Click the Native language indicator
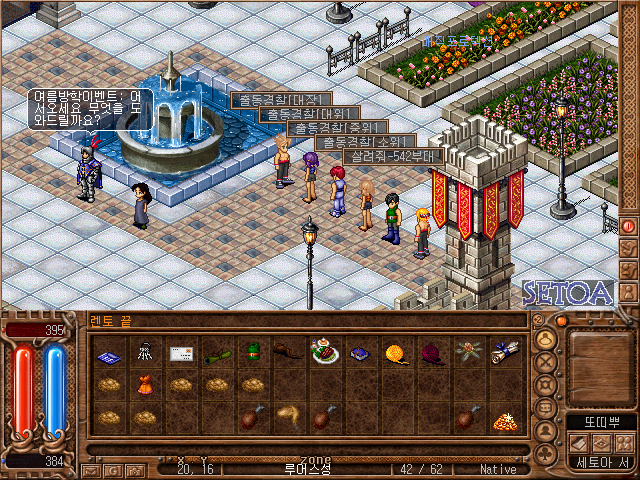 pos(498,469)
